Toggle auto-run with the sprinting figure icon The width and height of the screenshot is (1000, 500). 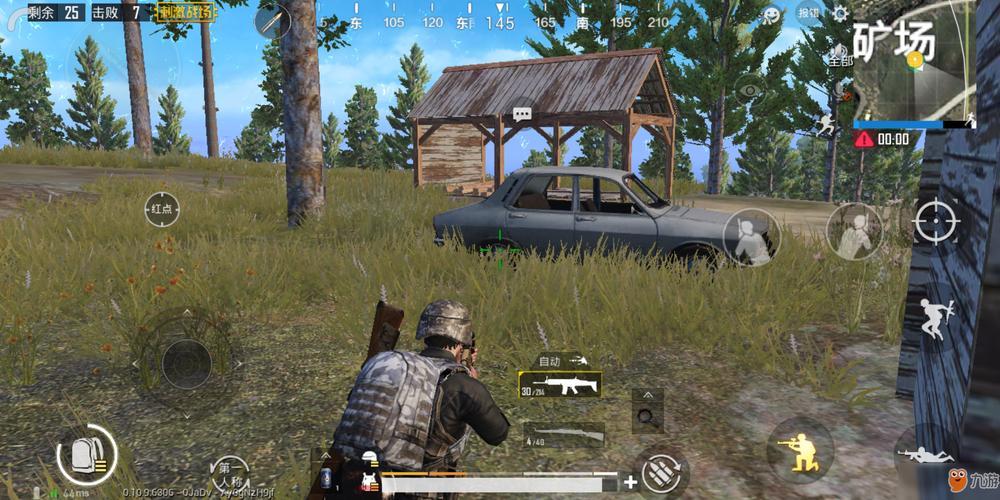[x=826, y=124]
